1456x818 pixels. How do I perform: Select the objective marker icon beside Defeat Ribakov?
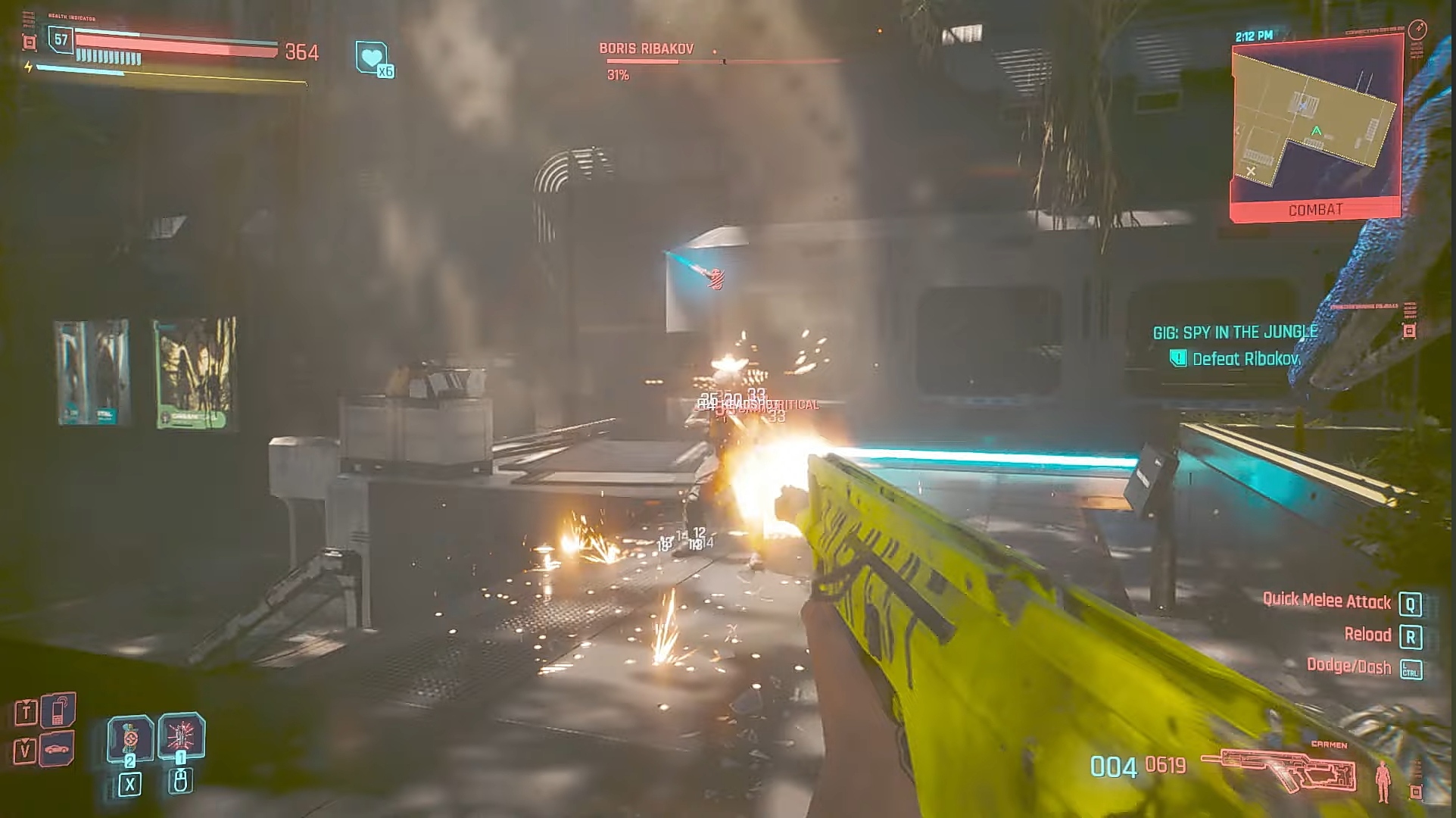[x=1179, y=359]
